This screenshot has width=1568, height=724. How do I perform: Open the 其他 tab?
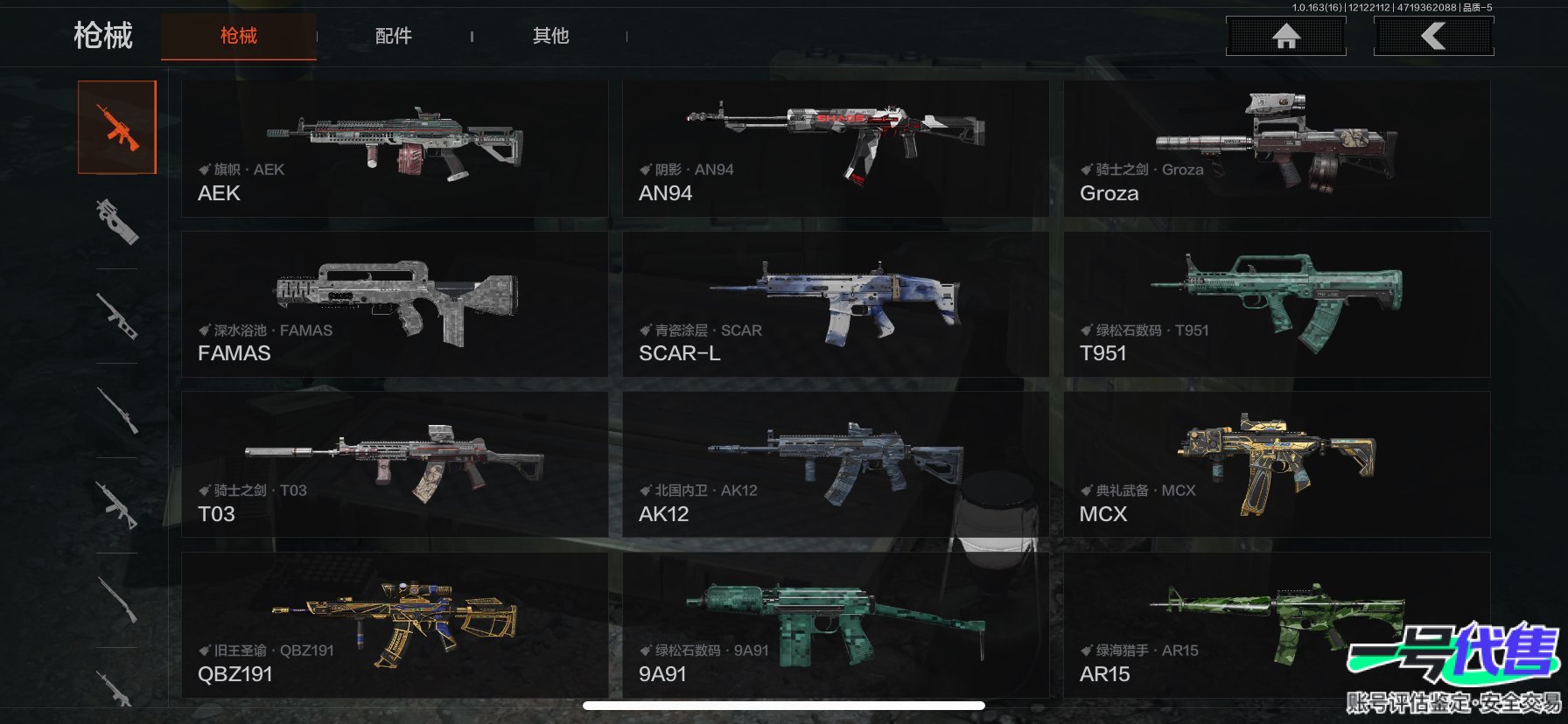[550, 36]
